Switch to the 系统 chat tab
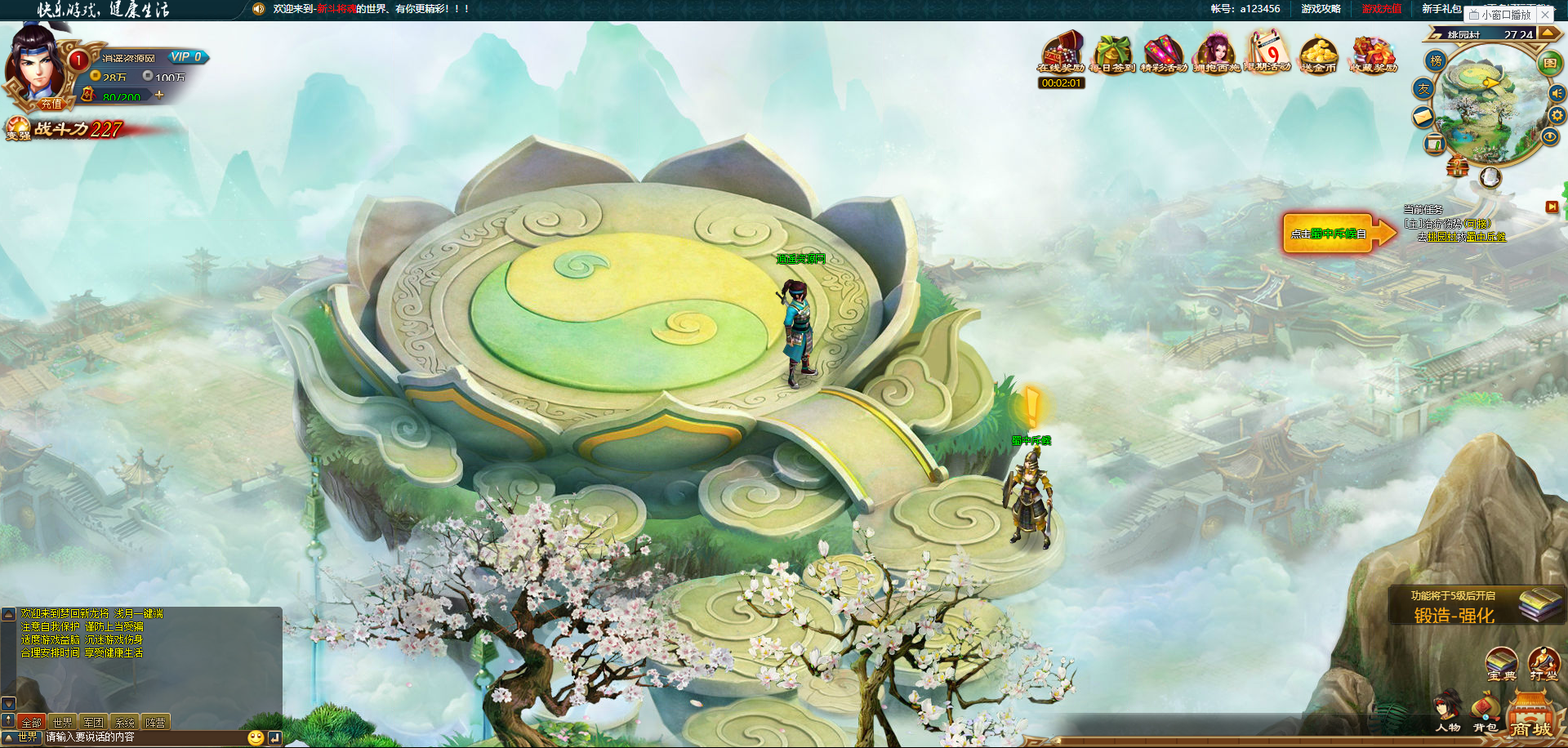1568x748 pixels. pyautogui.click(x=124, y=723)
